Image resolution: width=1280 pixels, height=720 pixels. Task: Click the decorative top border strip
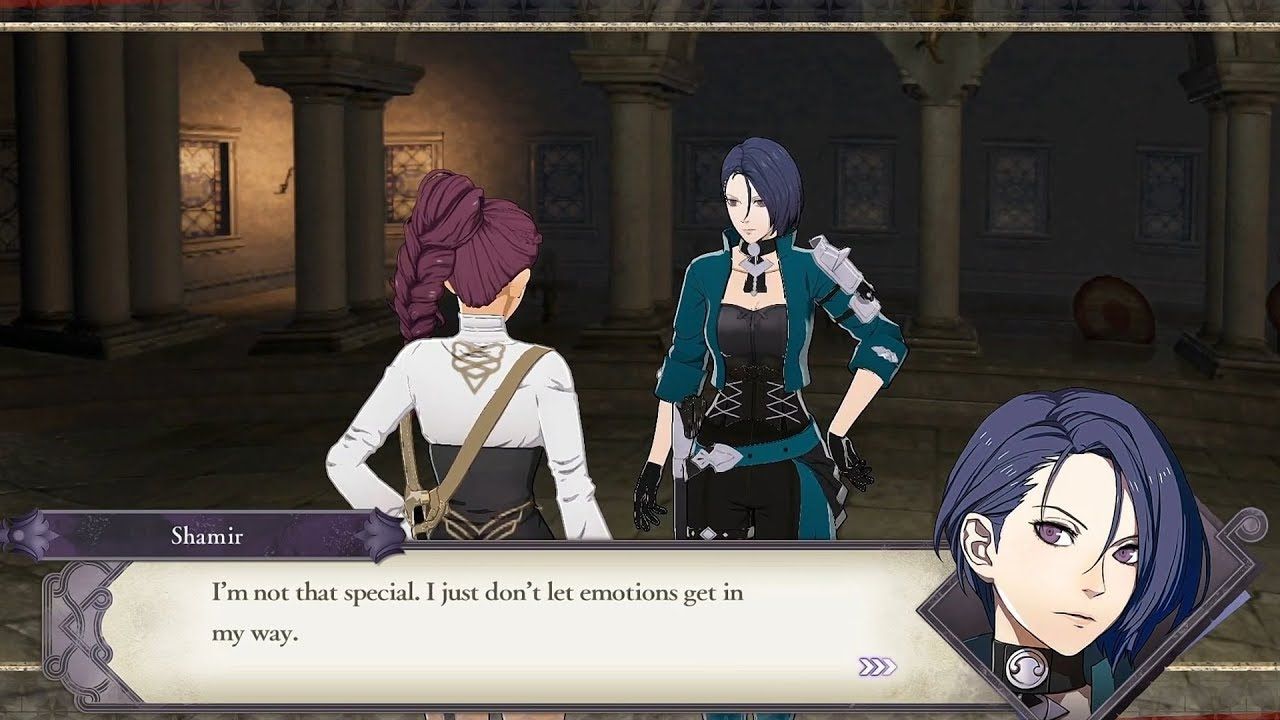click(x=640, y=12)
